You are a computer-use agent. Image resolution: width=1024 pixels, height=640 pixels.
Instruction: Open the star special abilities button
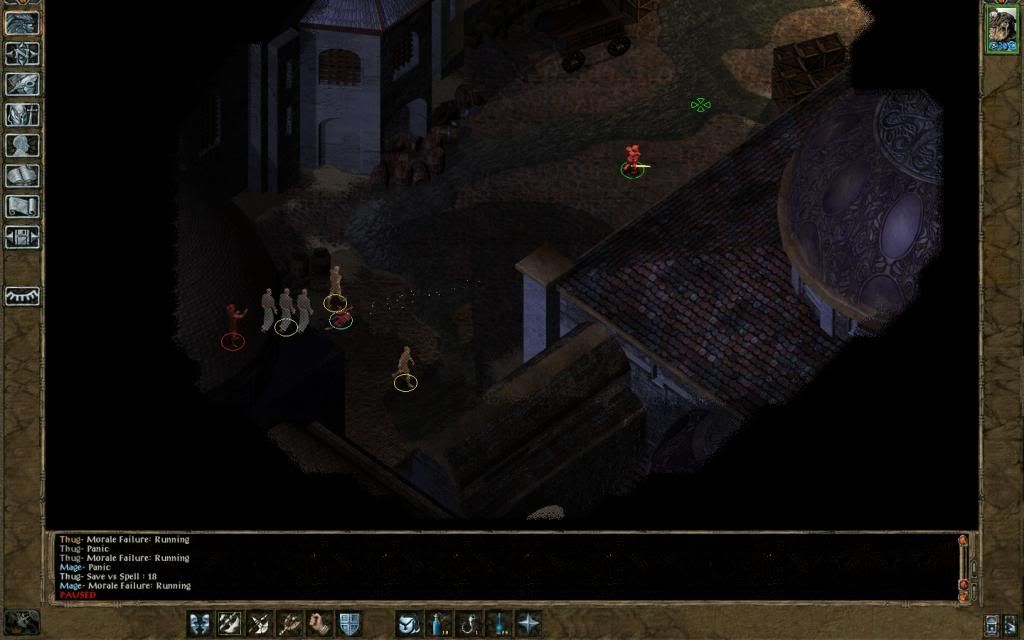coord(527,623)
